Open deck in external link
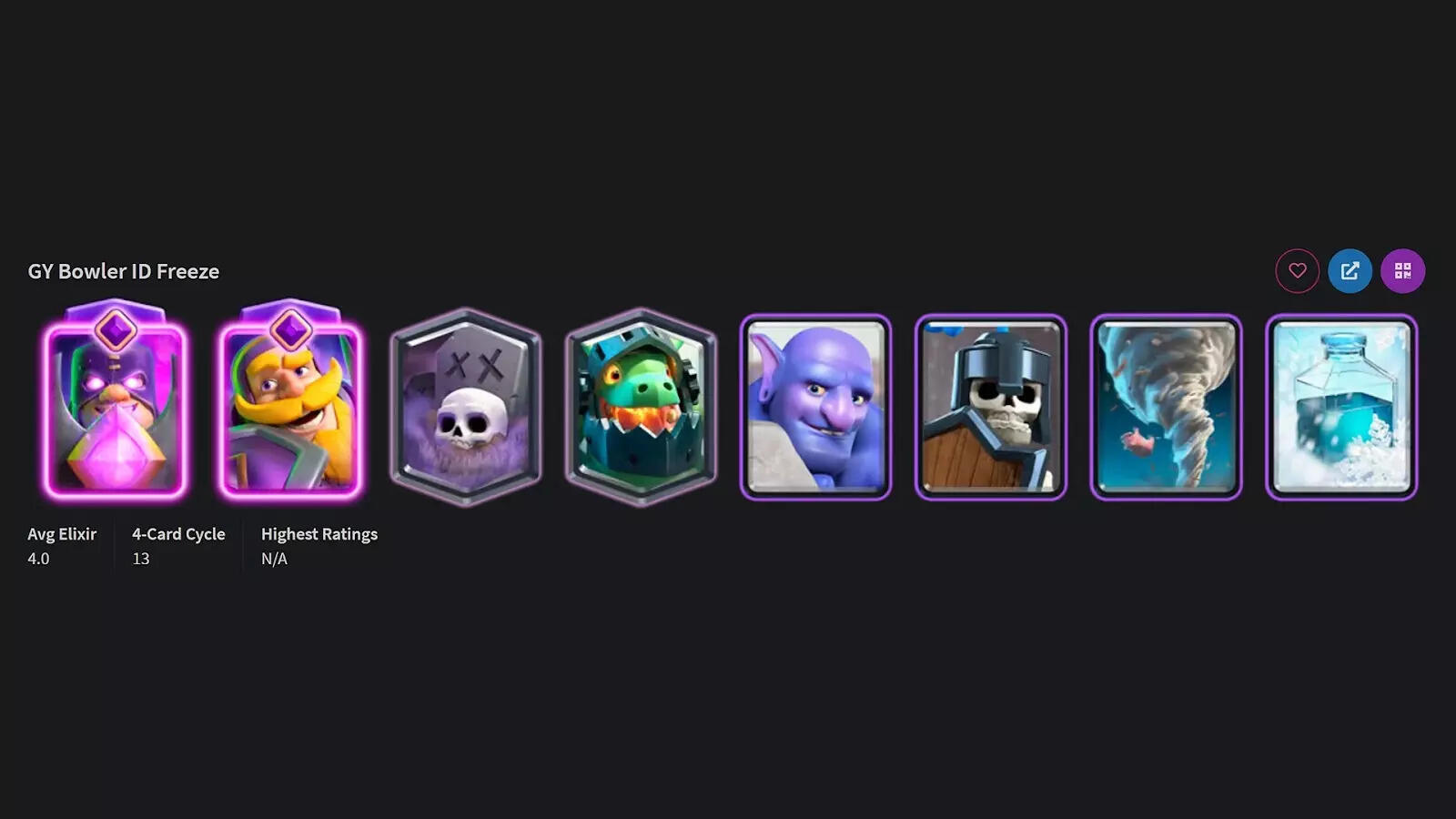Image resolution: width=1456 pixels, height=819 pixels. [1351, 270]
